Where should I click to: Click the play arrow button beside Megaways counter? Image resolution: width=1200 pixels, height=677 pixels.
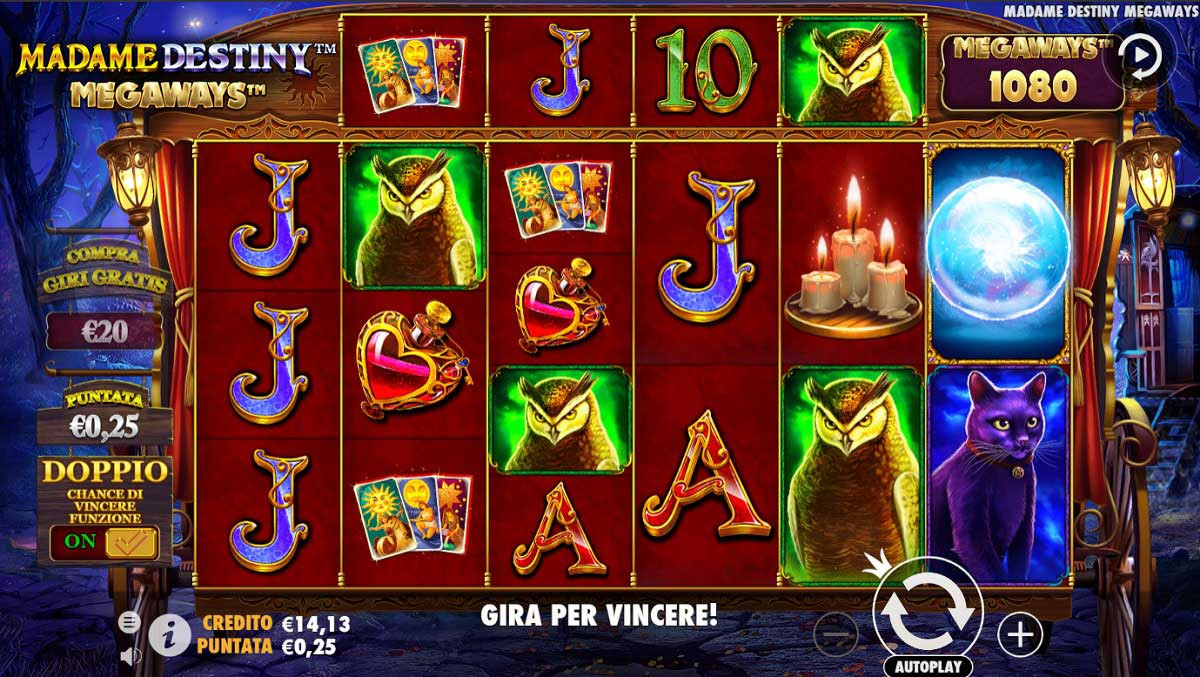pos(1140,57)
